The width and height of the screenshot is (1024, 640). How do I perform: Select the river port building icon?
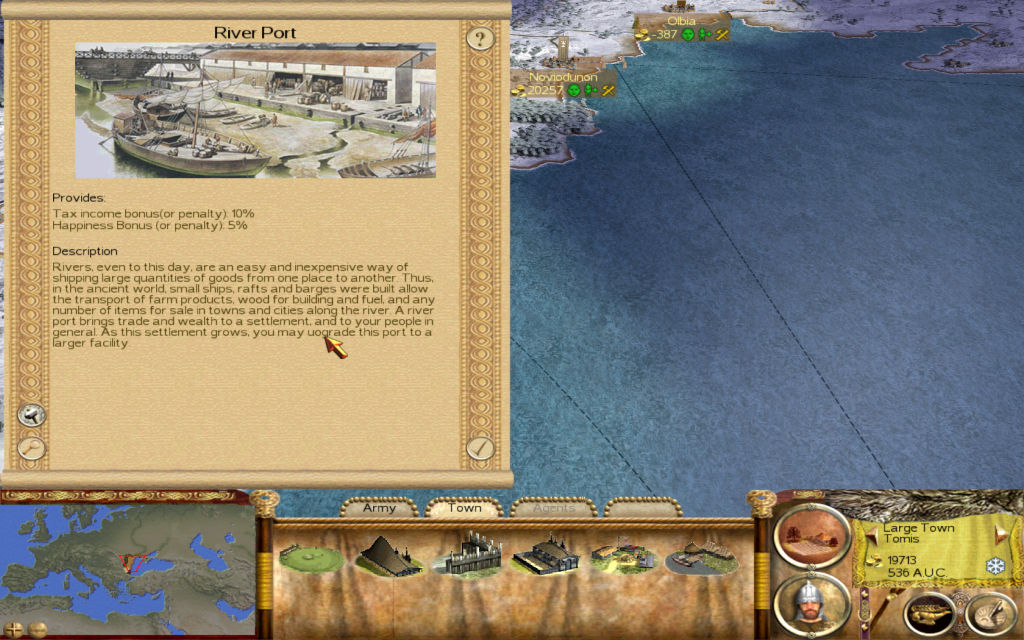(701, 556)
